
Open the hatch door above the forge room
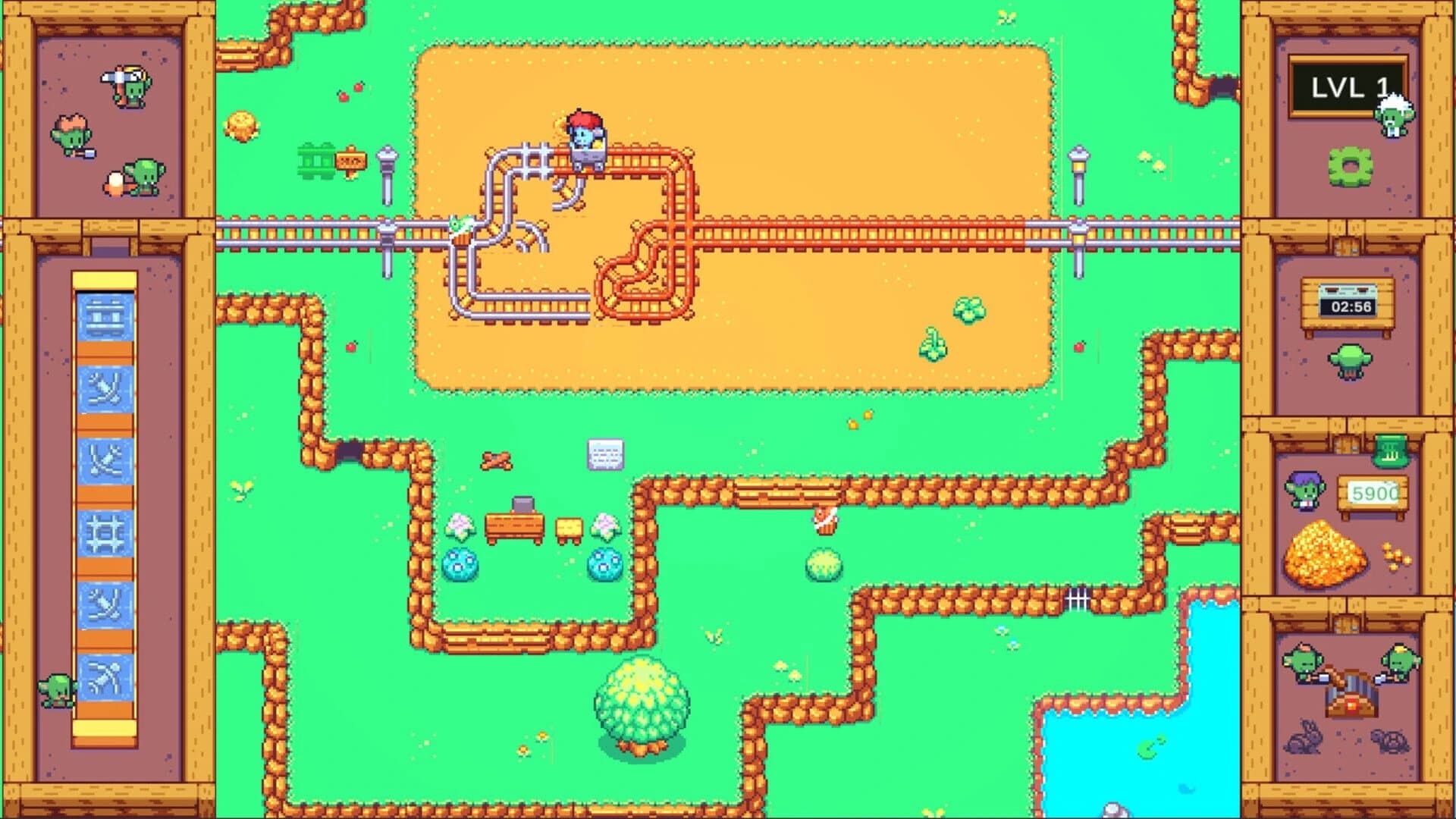click(1346, 623)
